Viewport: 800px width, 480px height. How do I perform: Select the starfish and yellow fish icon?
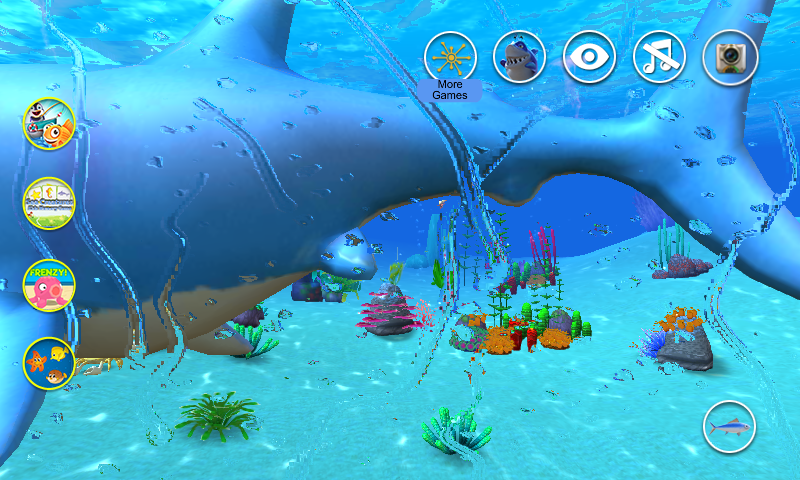50,365
